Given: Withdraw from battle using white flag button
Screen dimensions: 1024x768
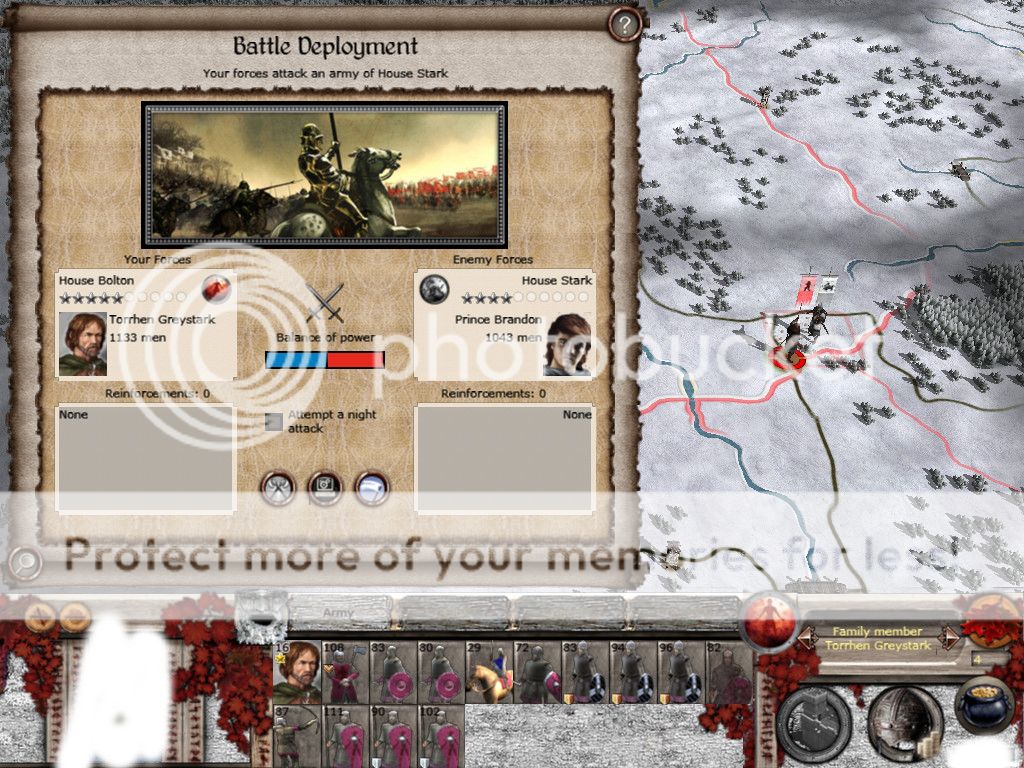Looking at the screenshot, I should pyautogui.click(x=372, y=488).
